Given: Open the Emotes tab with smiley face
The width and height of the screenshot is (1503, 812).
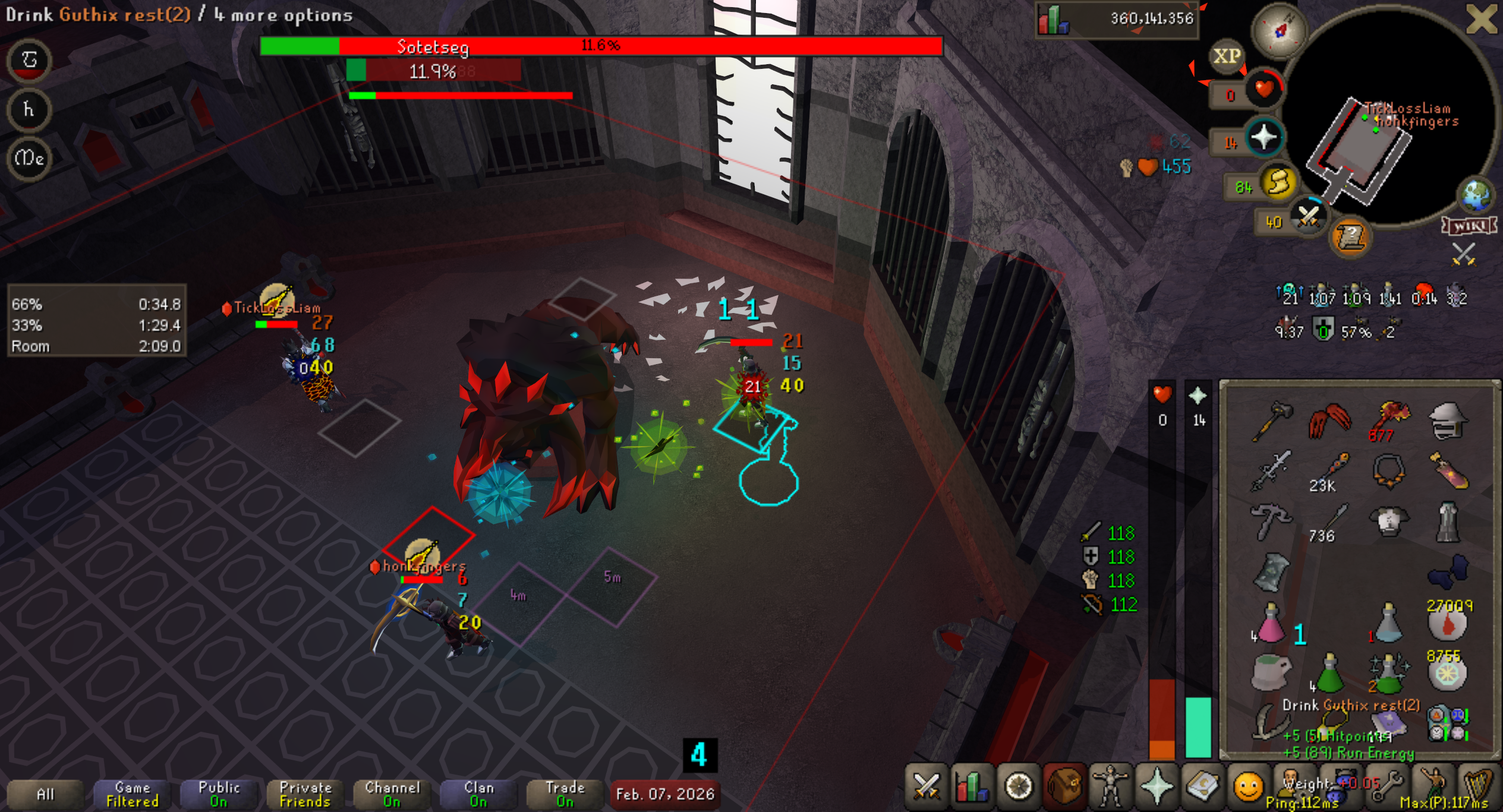Looking at the screenshot, I should tap(1247, 786).
